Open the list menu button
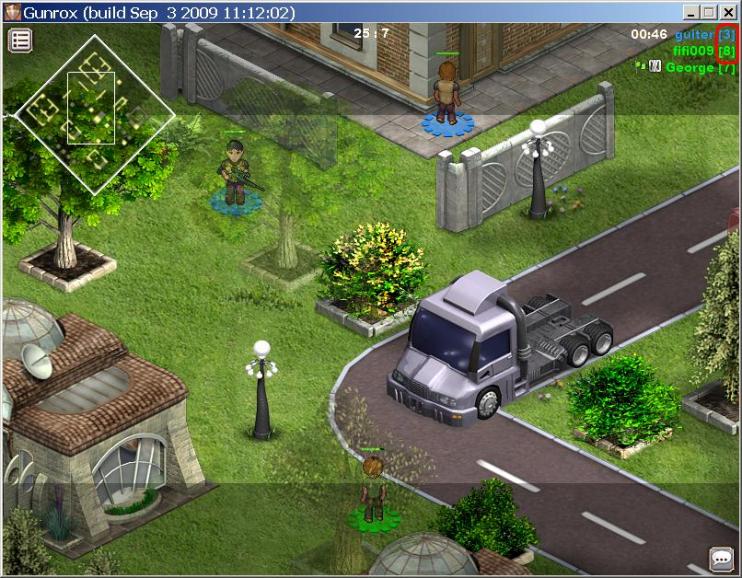 (20, 40)
